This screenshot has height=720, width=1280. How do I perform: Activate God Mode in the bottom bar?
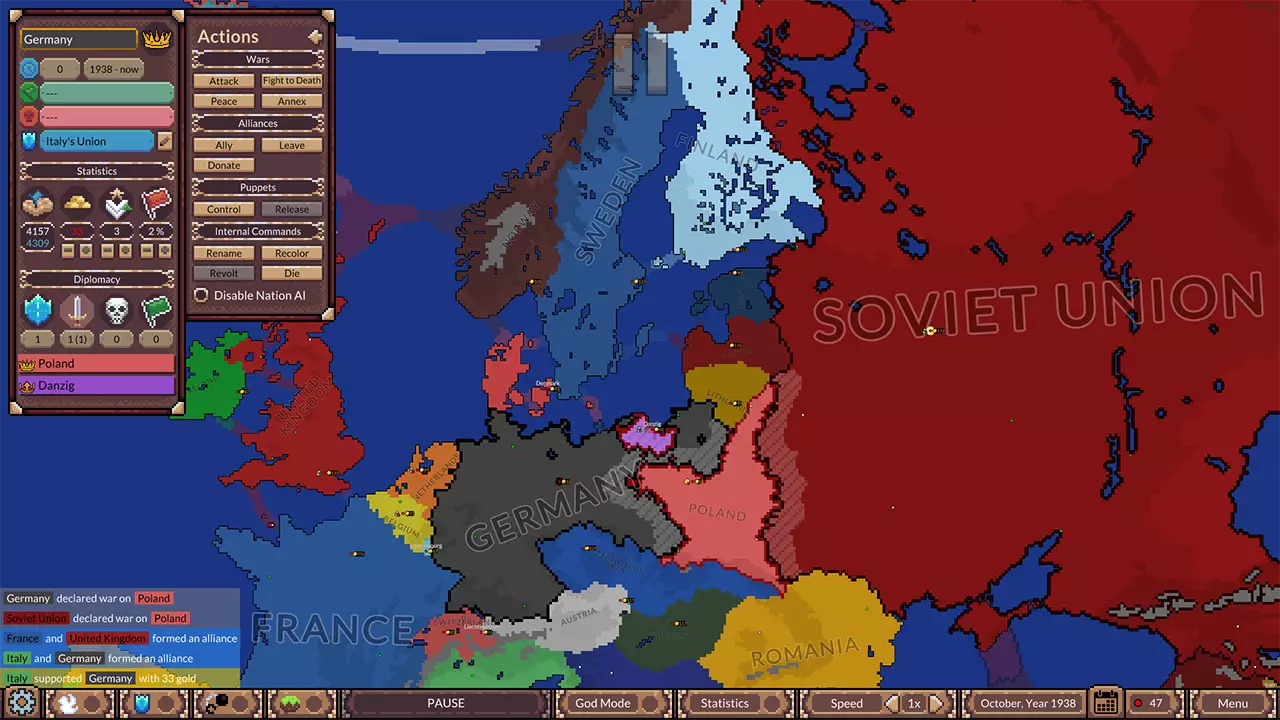coord(602,702)
